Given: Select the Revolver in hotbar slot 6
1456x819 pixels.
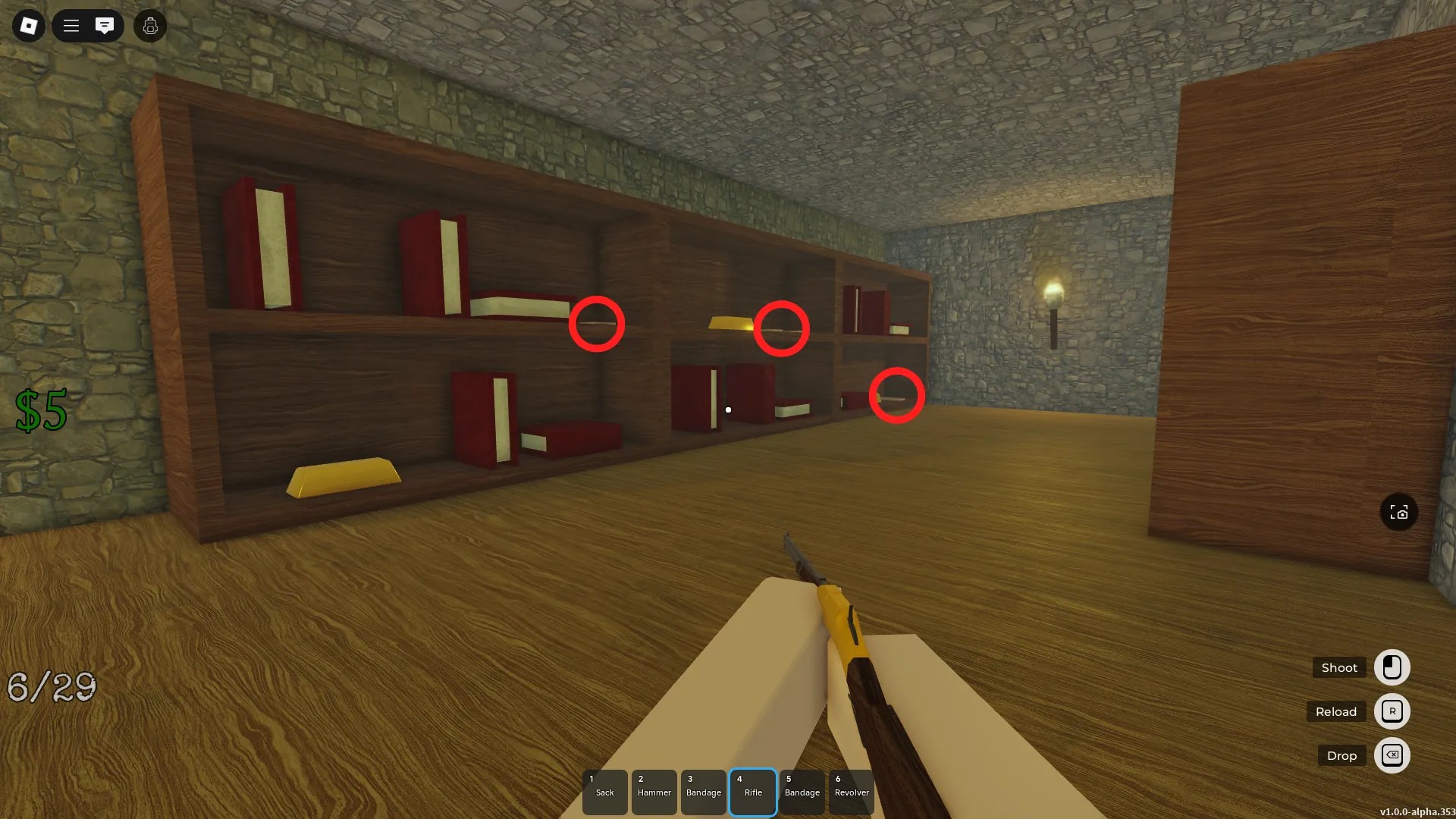Looking at the screenshot, I should pos(851,792).
